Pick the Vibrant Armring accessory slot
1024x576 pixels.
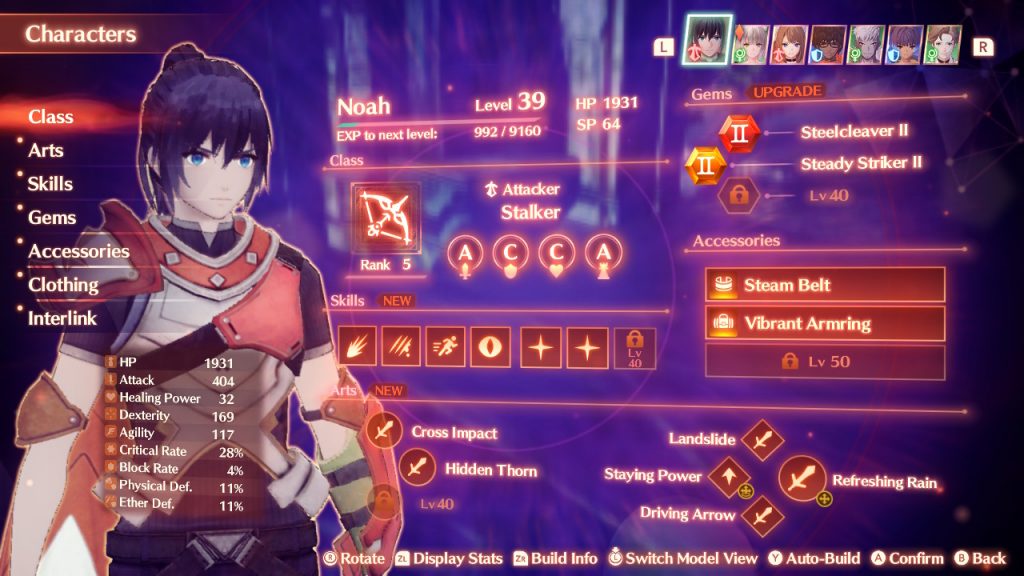pos(824,323)
